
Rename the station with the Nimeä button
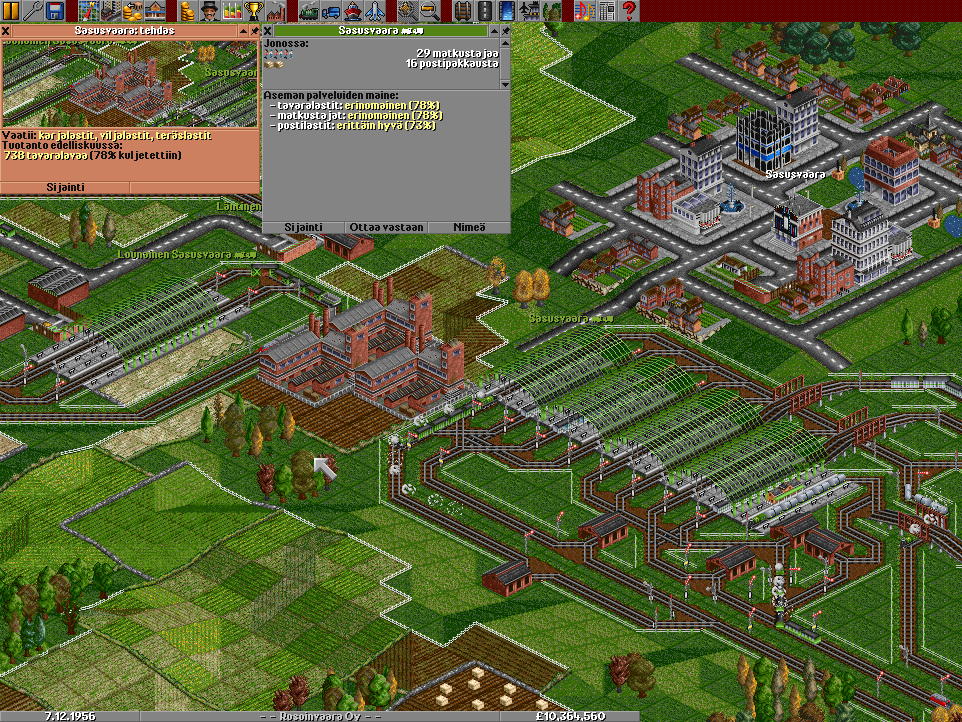[469, 227]
